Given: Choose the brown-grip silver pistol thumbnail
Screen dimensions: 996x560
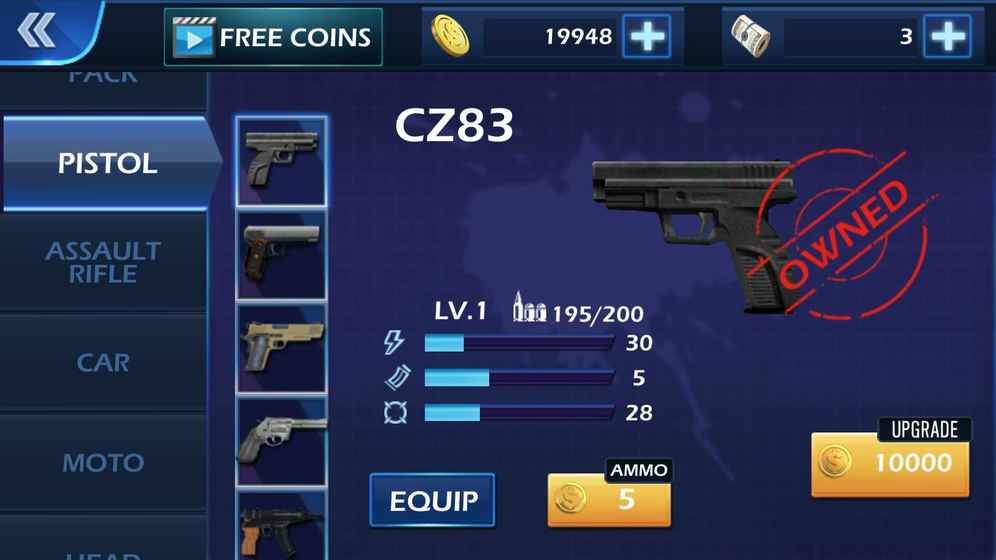Looking at the screenshot, I should 281,256.
